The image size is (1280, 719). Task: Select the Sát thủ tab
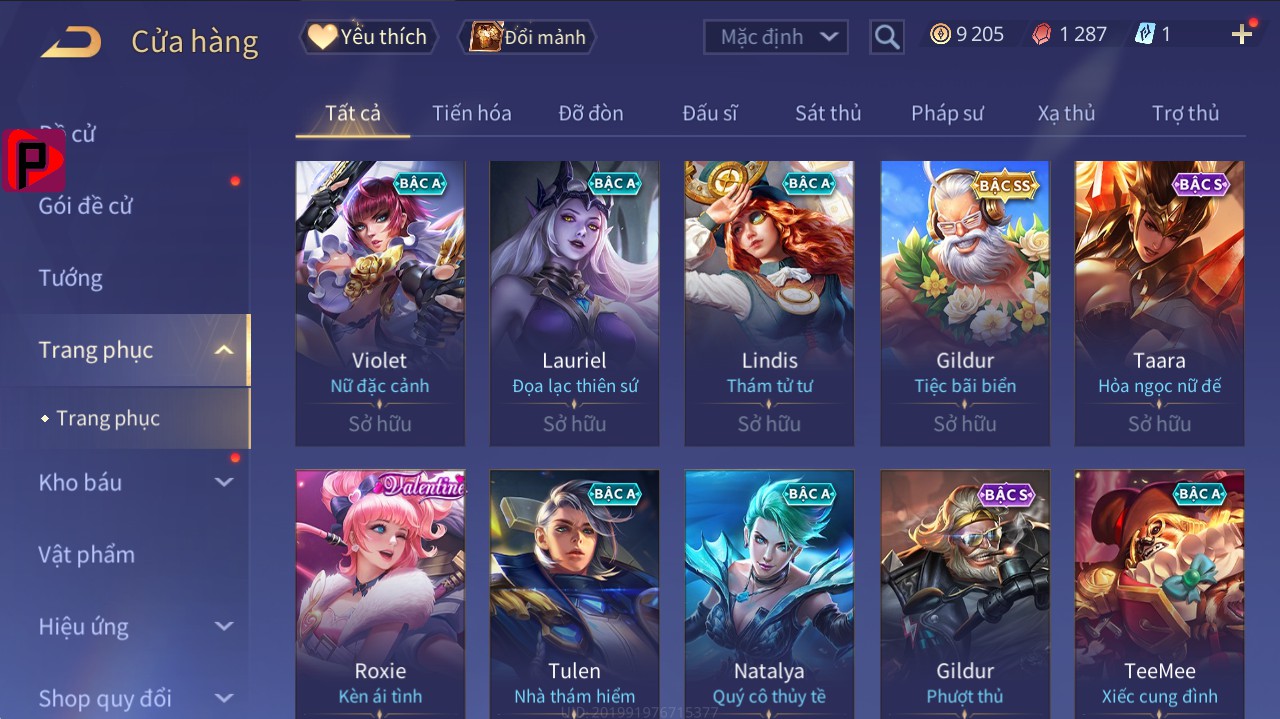pyautogui.click(x=828, y=113)
